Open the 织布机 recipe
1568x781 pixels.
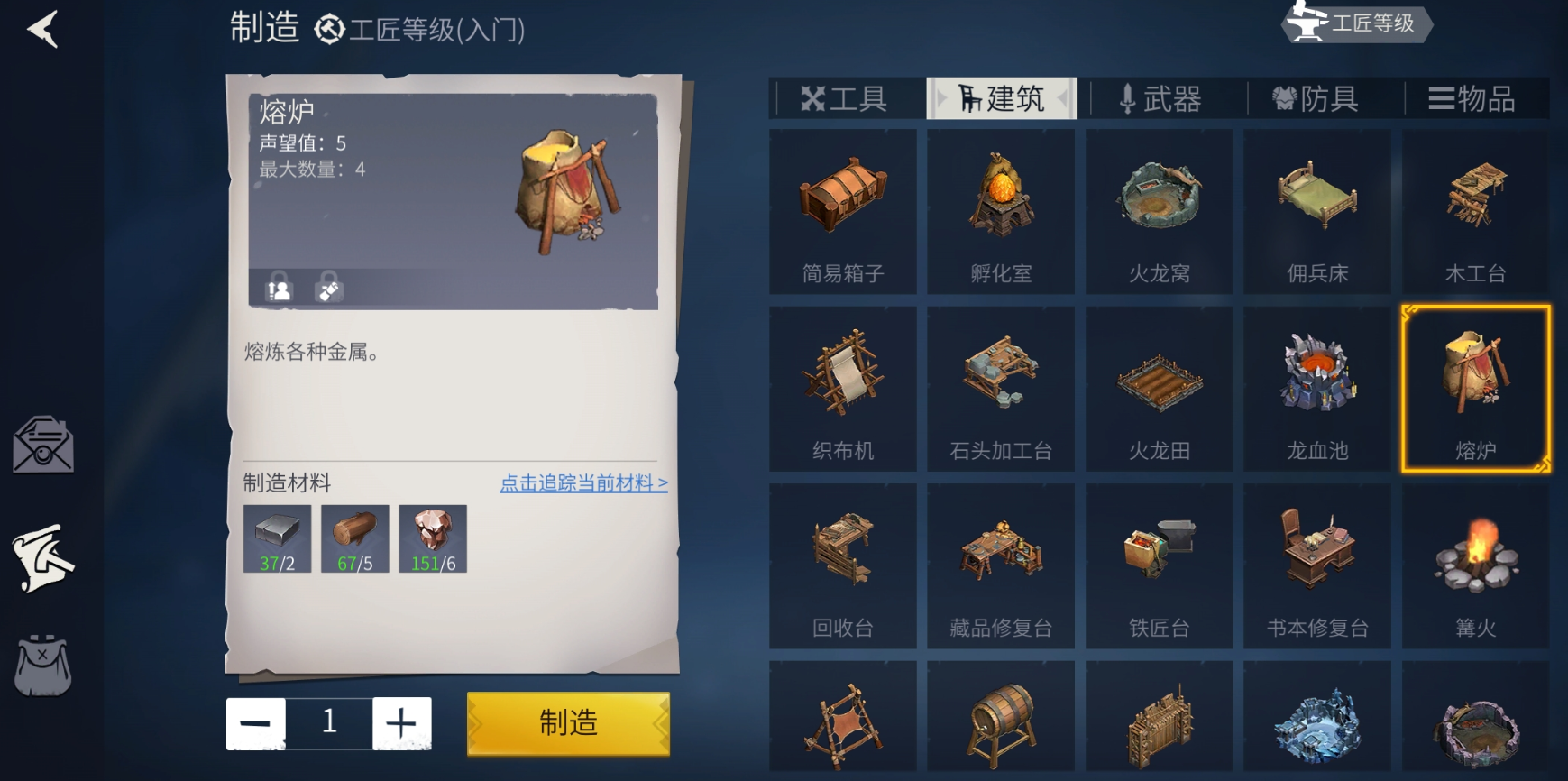pos(841,388)
